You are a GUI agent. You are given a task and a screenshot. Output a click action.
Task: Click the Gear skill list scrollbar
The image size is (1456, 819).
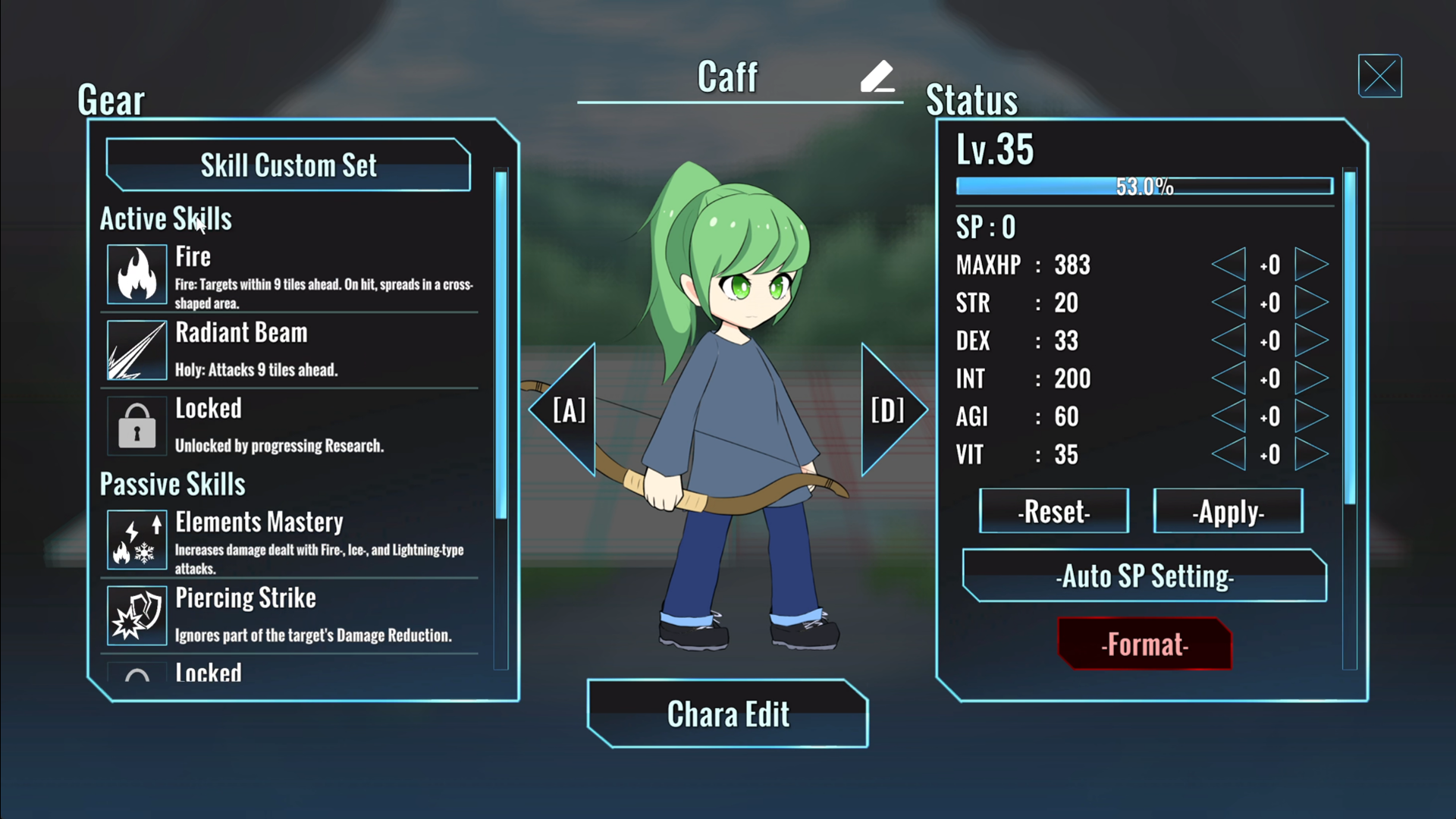500,345
